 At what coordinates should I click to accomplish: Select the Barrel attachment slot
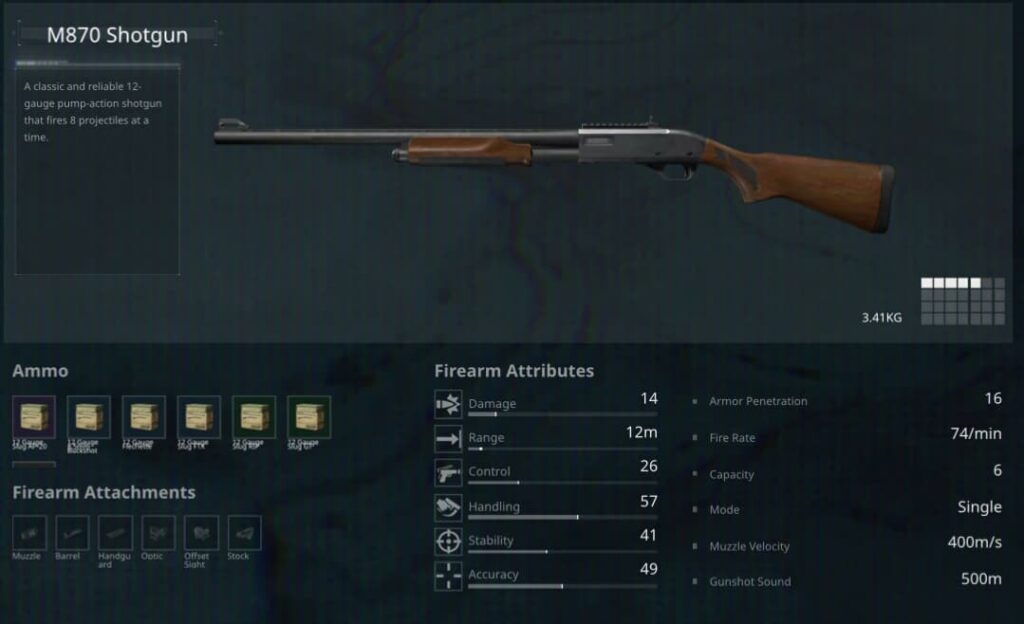(x=72, y=532)
